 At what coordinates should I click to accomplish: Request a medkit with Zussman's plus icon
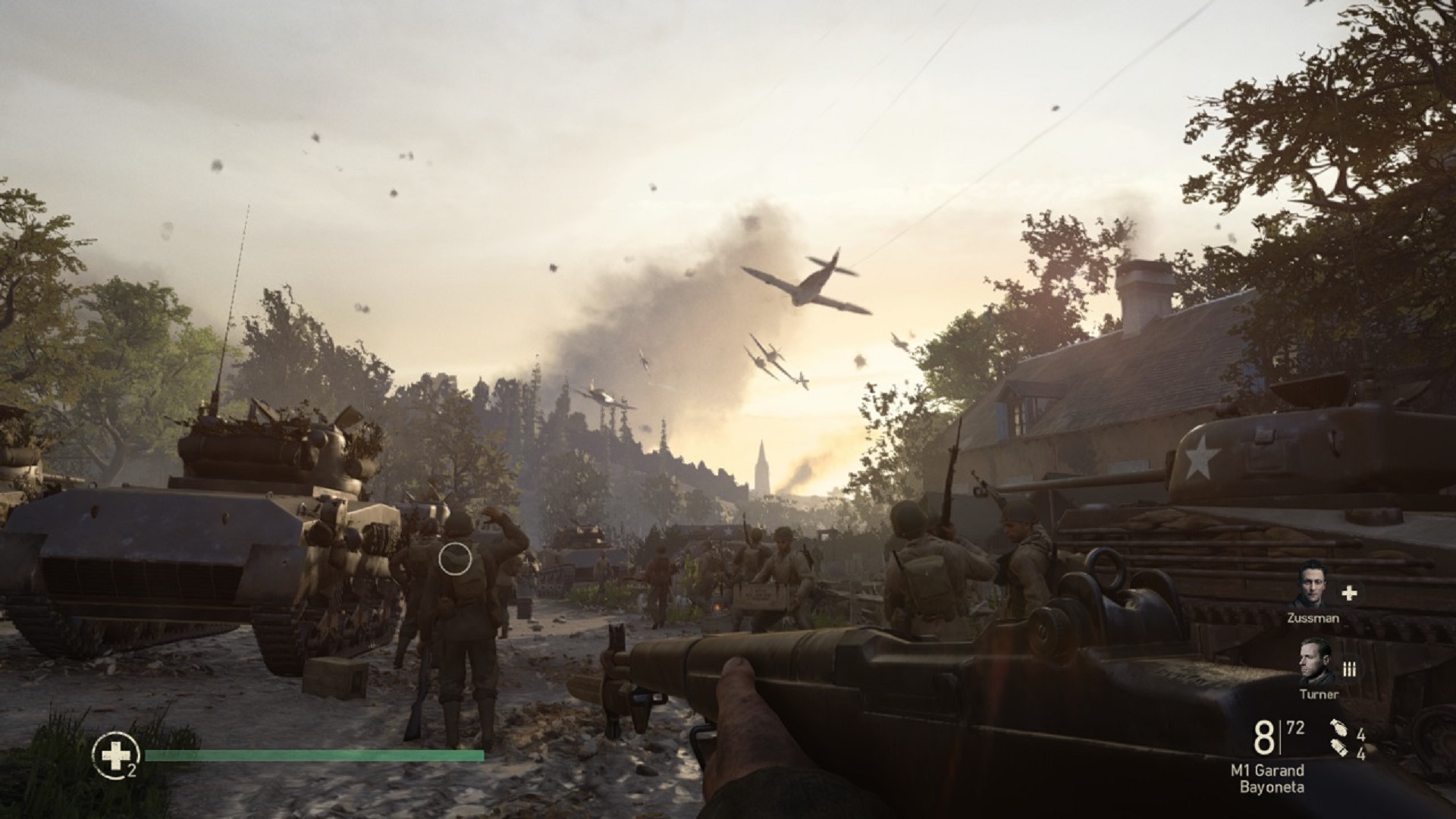tap(1349, 594)
